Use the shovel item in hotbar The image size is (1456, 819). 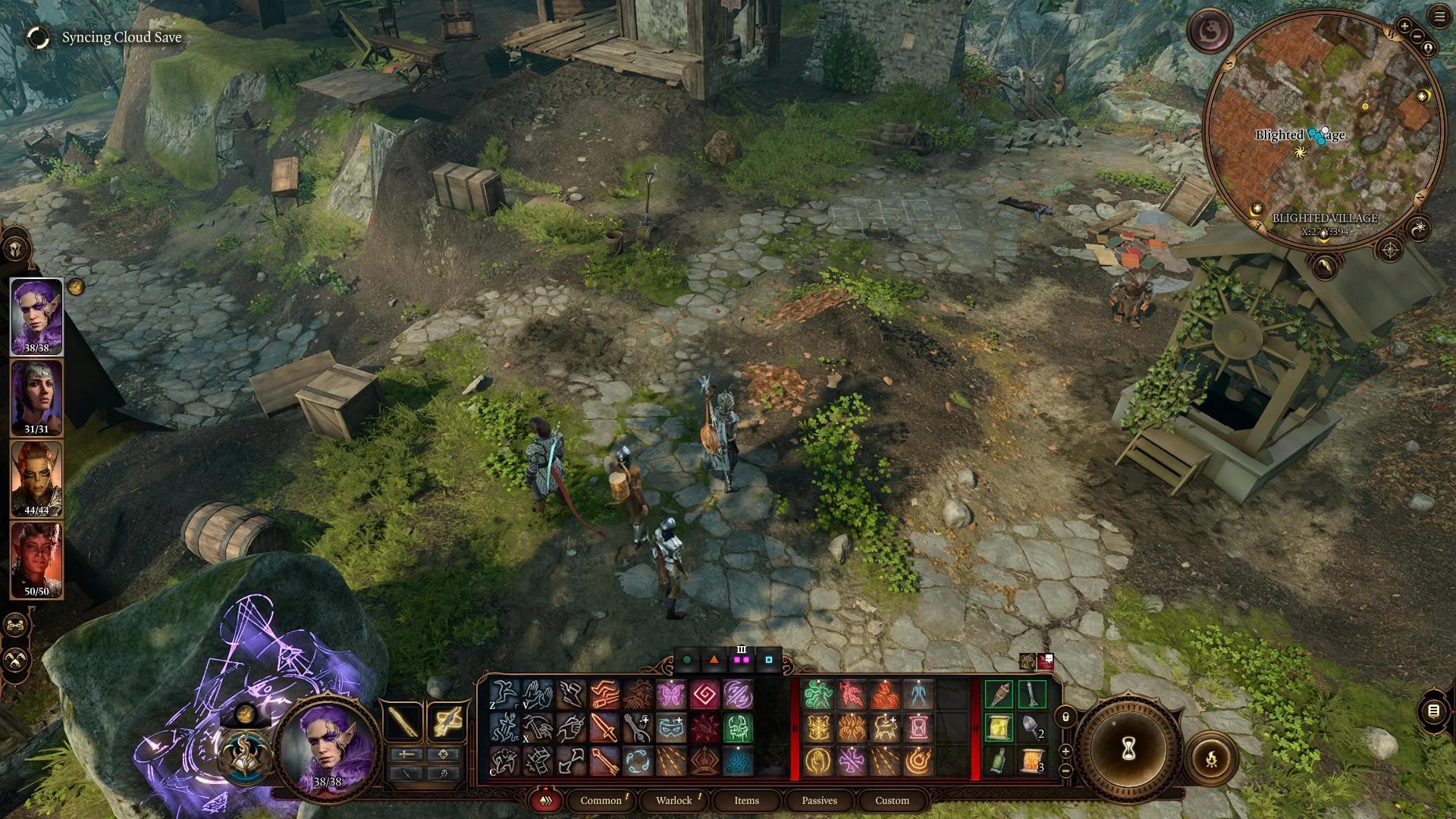[1031, 727]
